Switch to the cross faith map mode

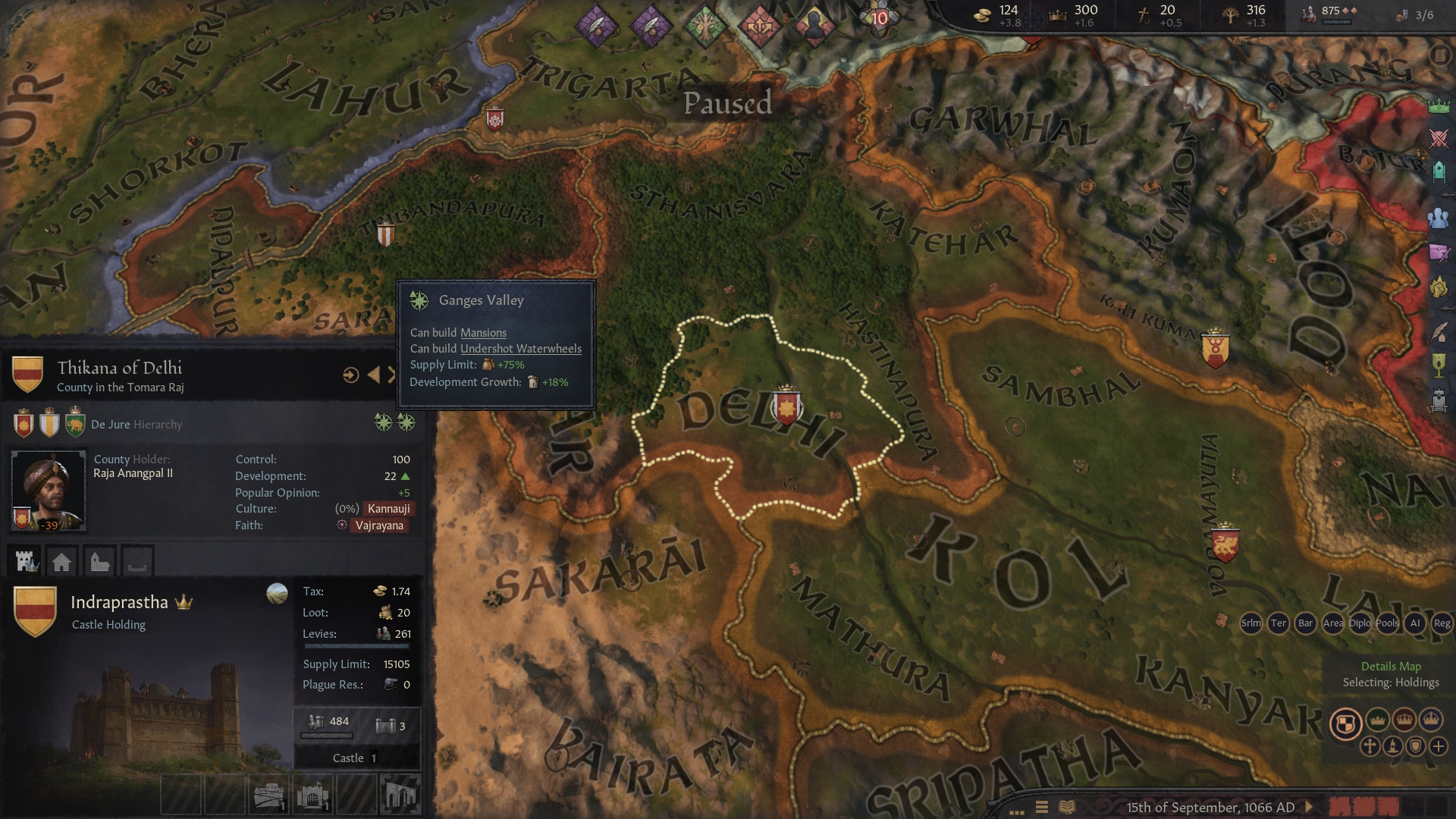coord(1370,746)
